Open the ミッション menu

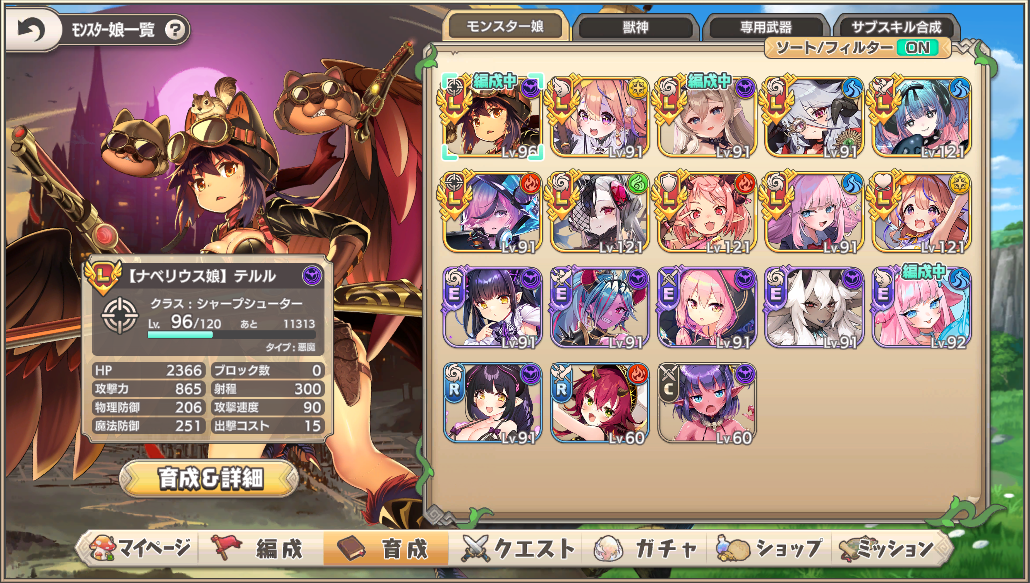click(888, 548)
